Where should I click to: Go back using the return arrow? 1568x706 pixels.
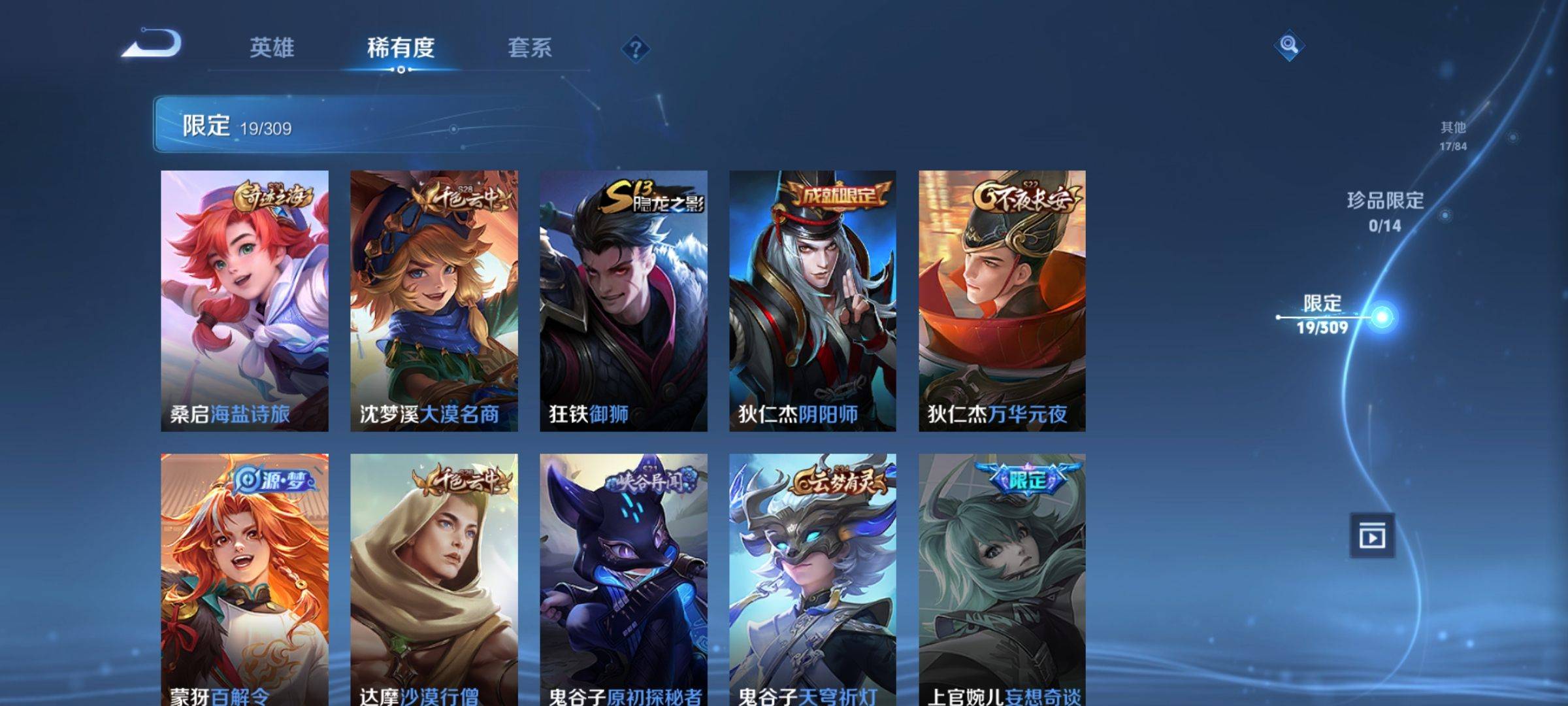tap(152, 44)
